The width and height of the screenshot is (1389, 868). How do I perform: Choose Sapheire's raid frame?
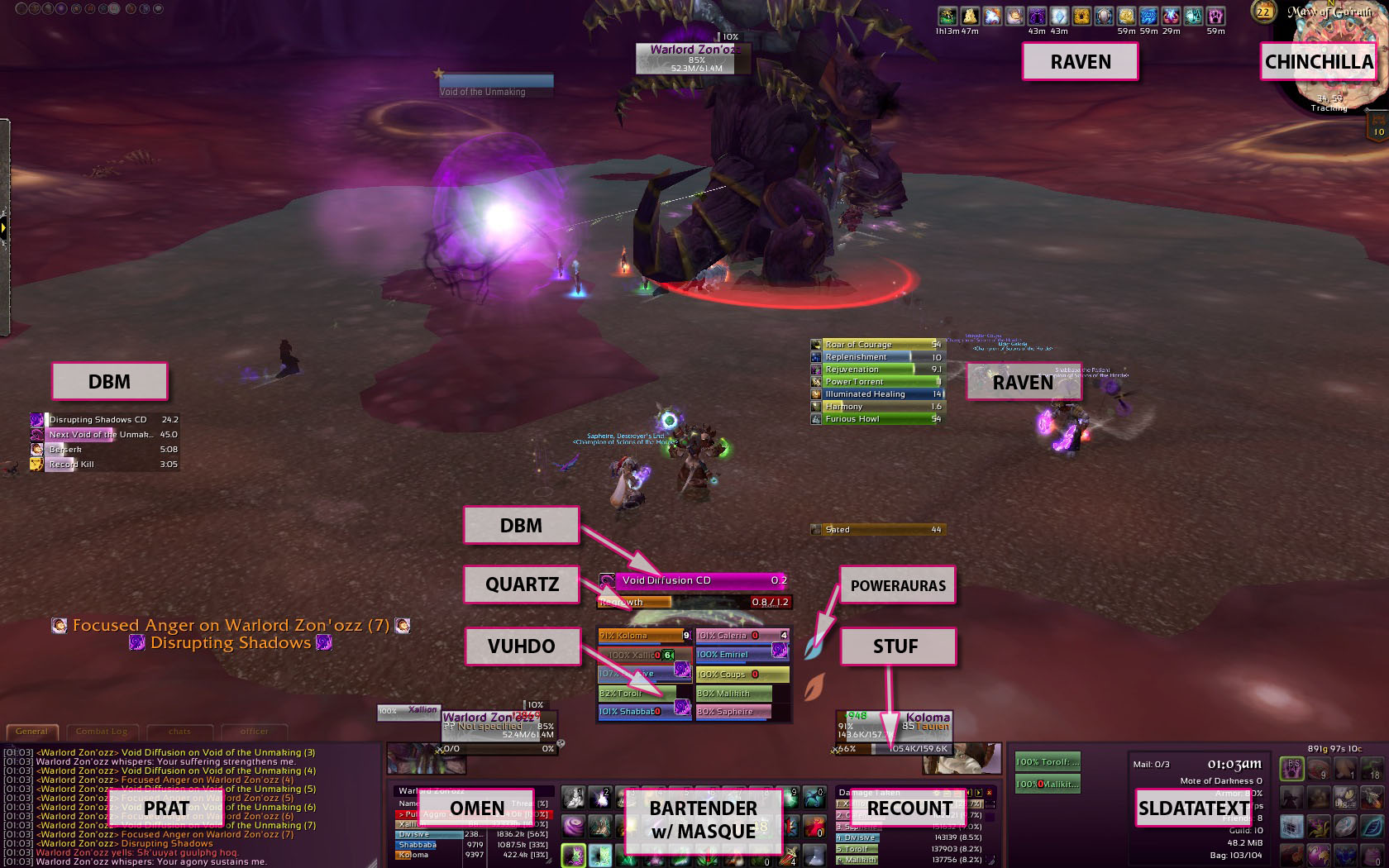click(x=733, y=712)
